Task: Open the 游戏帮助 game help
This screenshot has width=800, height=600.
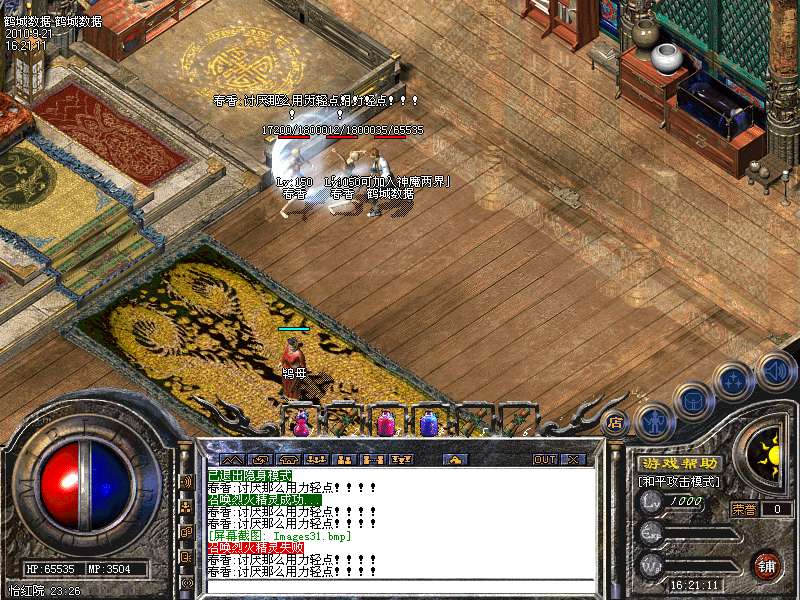Action: click(679, 464)
